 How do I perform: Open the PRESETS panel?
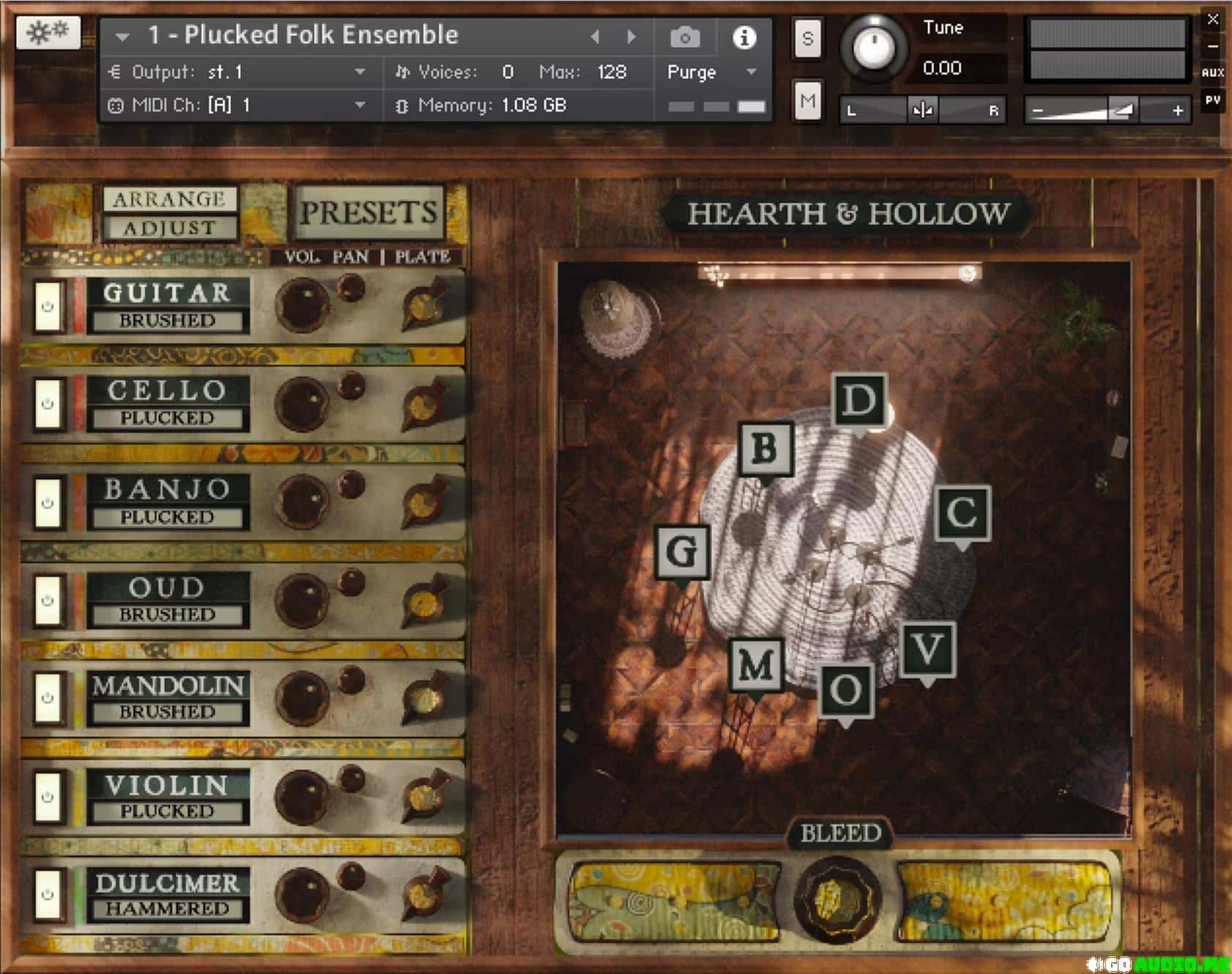(368, 212)
